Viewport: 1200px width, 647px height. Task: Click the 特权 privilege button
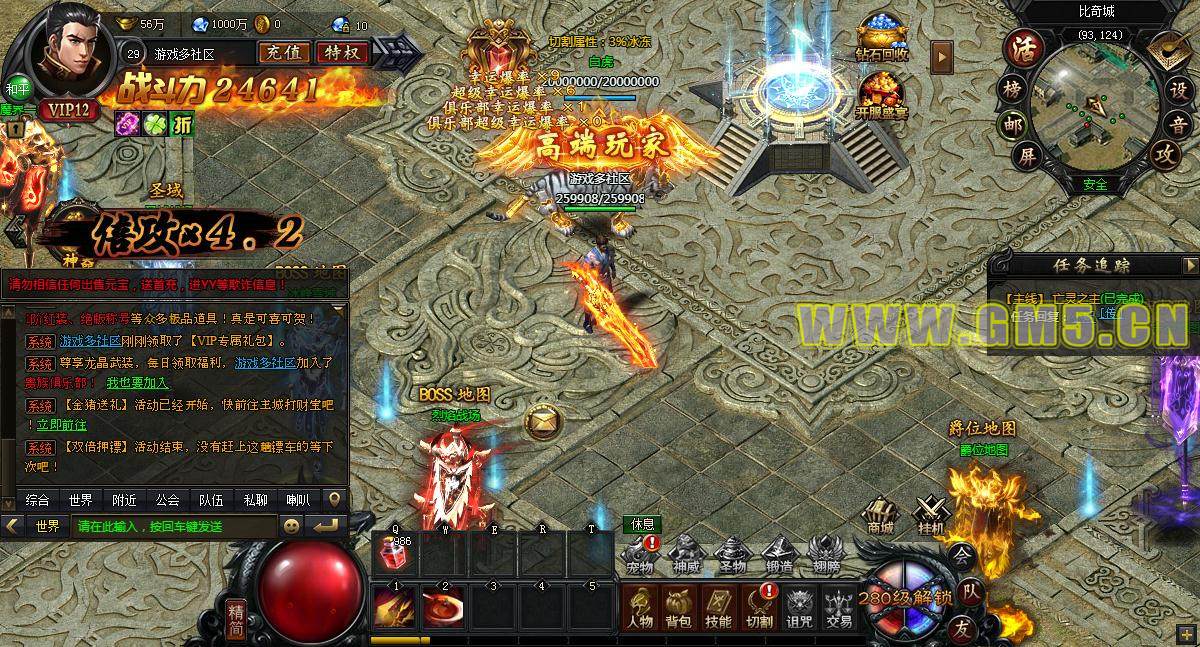342,53
